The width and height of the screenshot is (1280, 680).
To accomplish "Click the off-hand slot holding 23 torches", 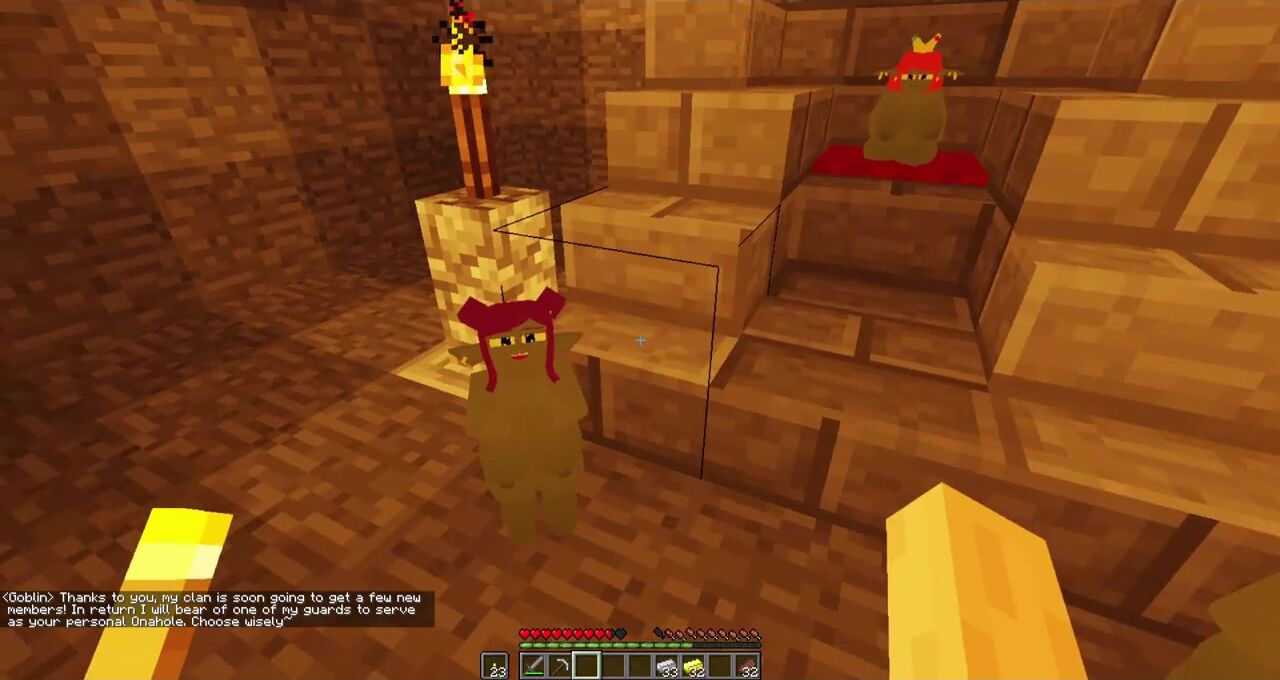I will (x=495, y=665).
